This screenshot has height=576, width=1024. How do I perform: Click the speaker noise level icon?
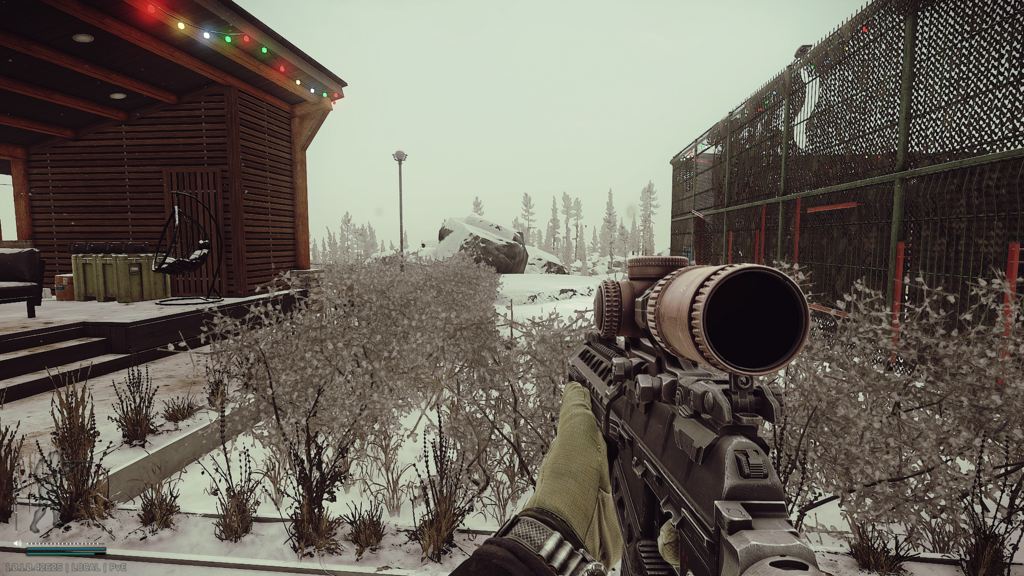click(17, 544)
